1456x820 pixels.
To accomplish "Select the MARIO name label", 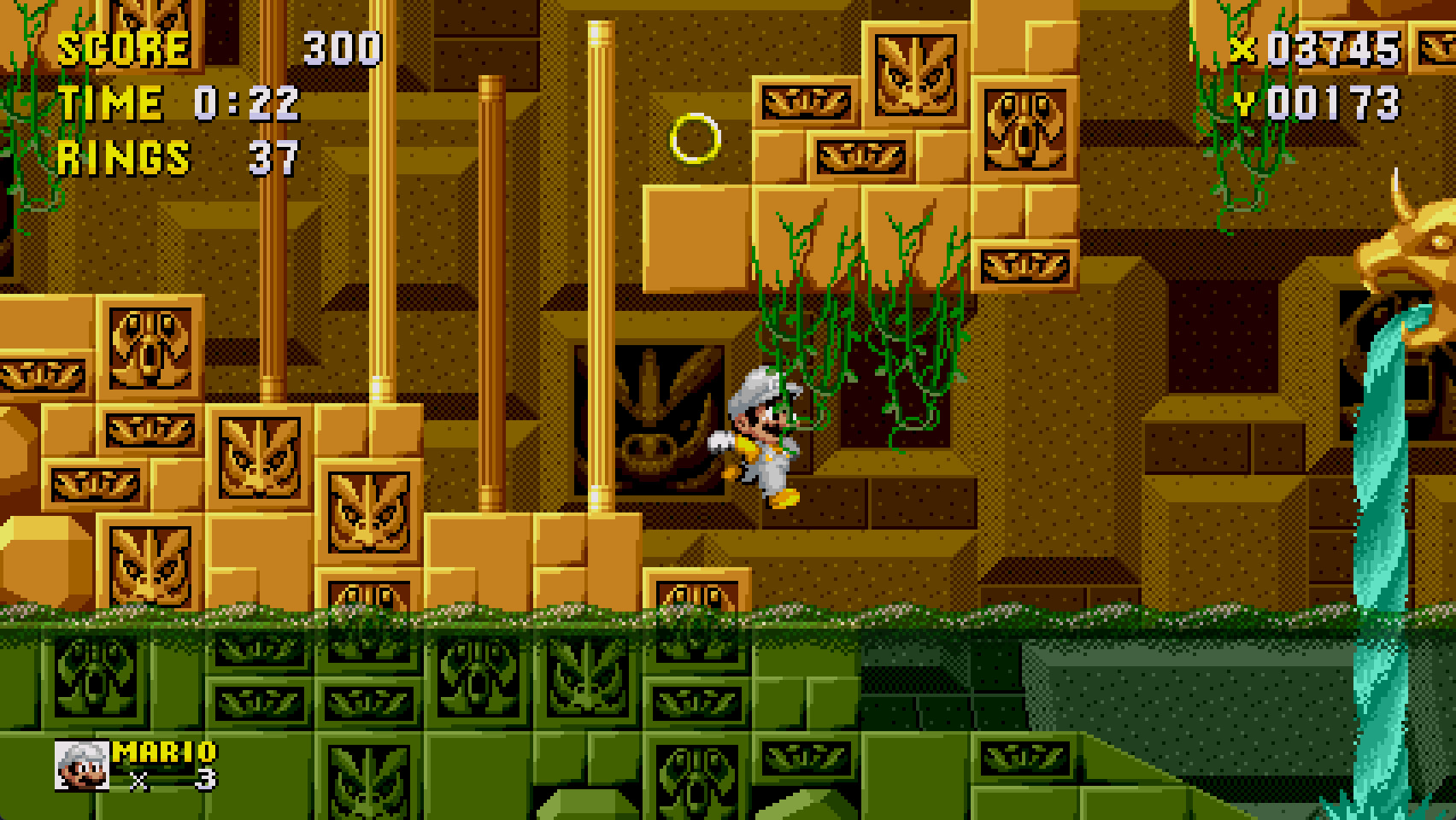I will [x=162, y=752].
